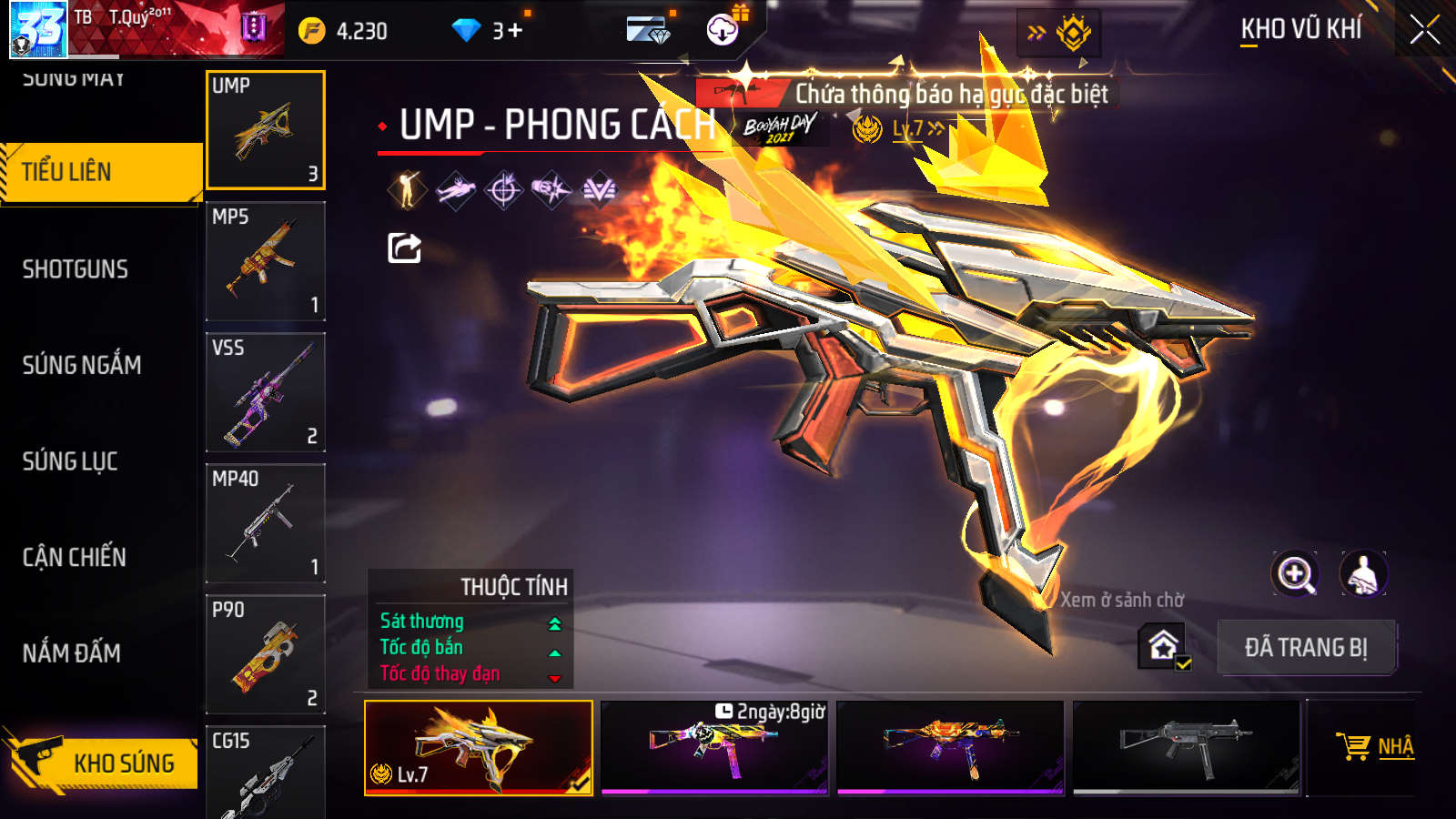Click the Đã Trang Bị equipped button

point(1306,648)
